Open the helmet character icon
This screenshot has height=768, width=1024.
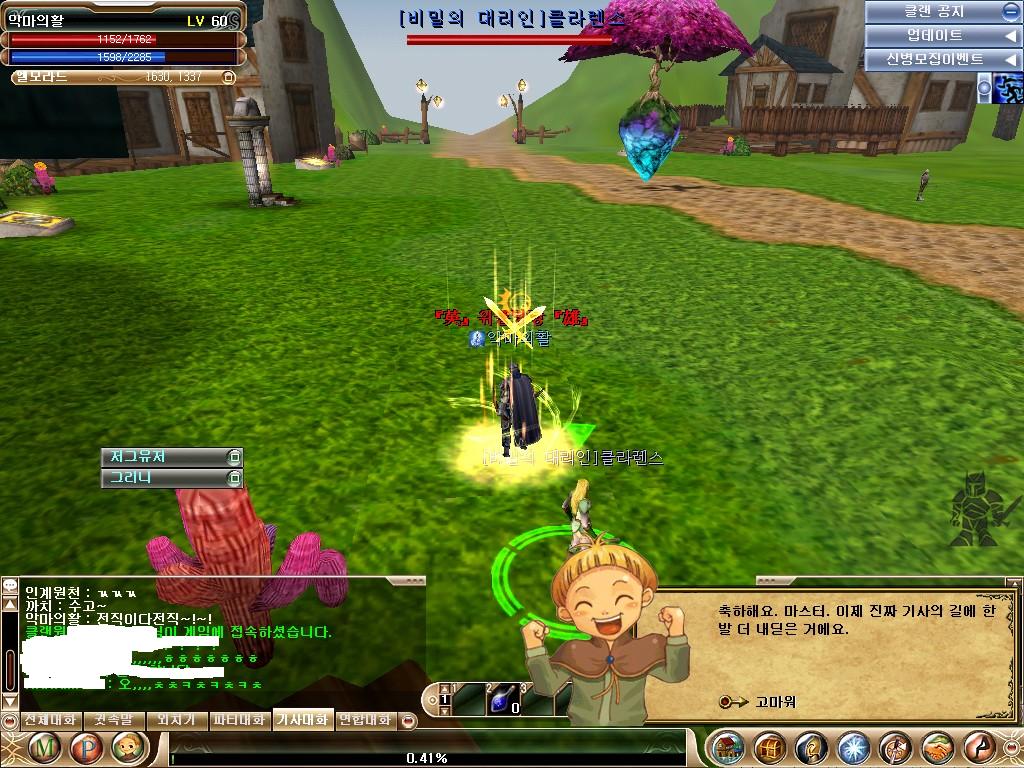pyautogui.click(x=811, y=747)
